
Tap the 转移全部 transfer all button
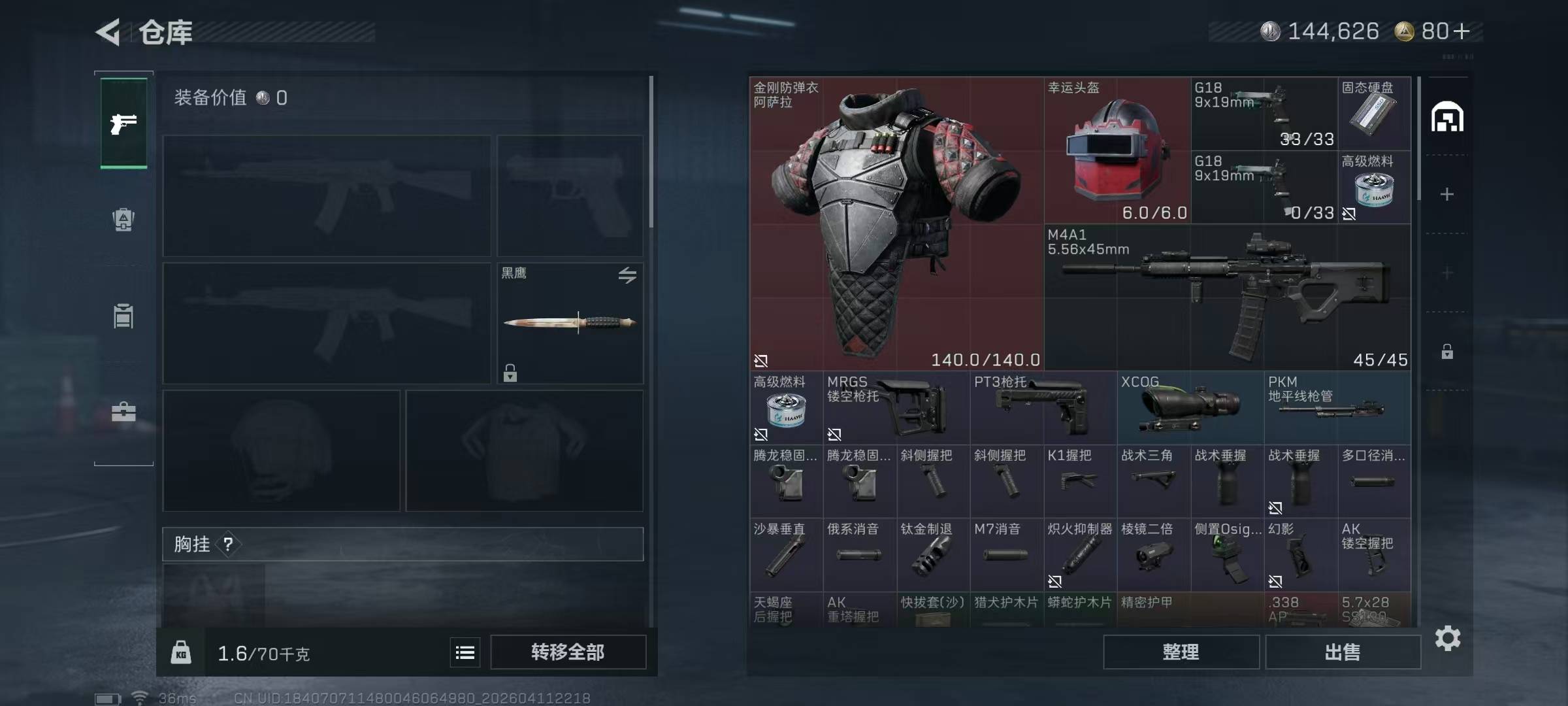tap(568, 652)
